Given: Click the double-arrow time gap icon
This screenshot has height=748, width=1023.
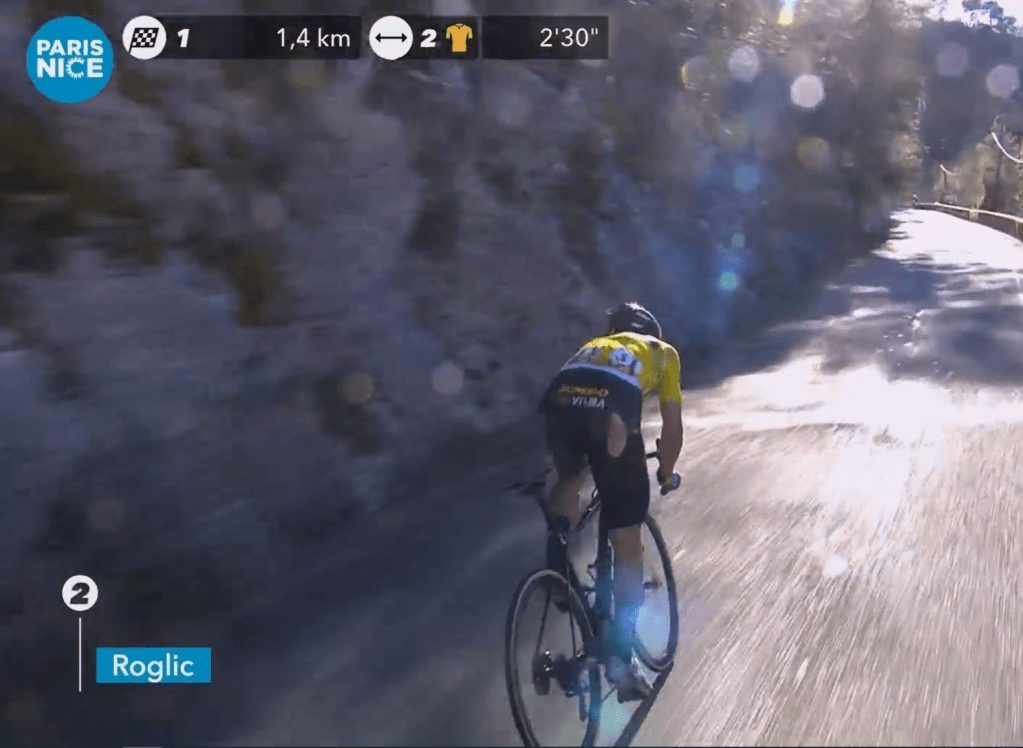Looking at the screenshot, I should tap(391, 38).
